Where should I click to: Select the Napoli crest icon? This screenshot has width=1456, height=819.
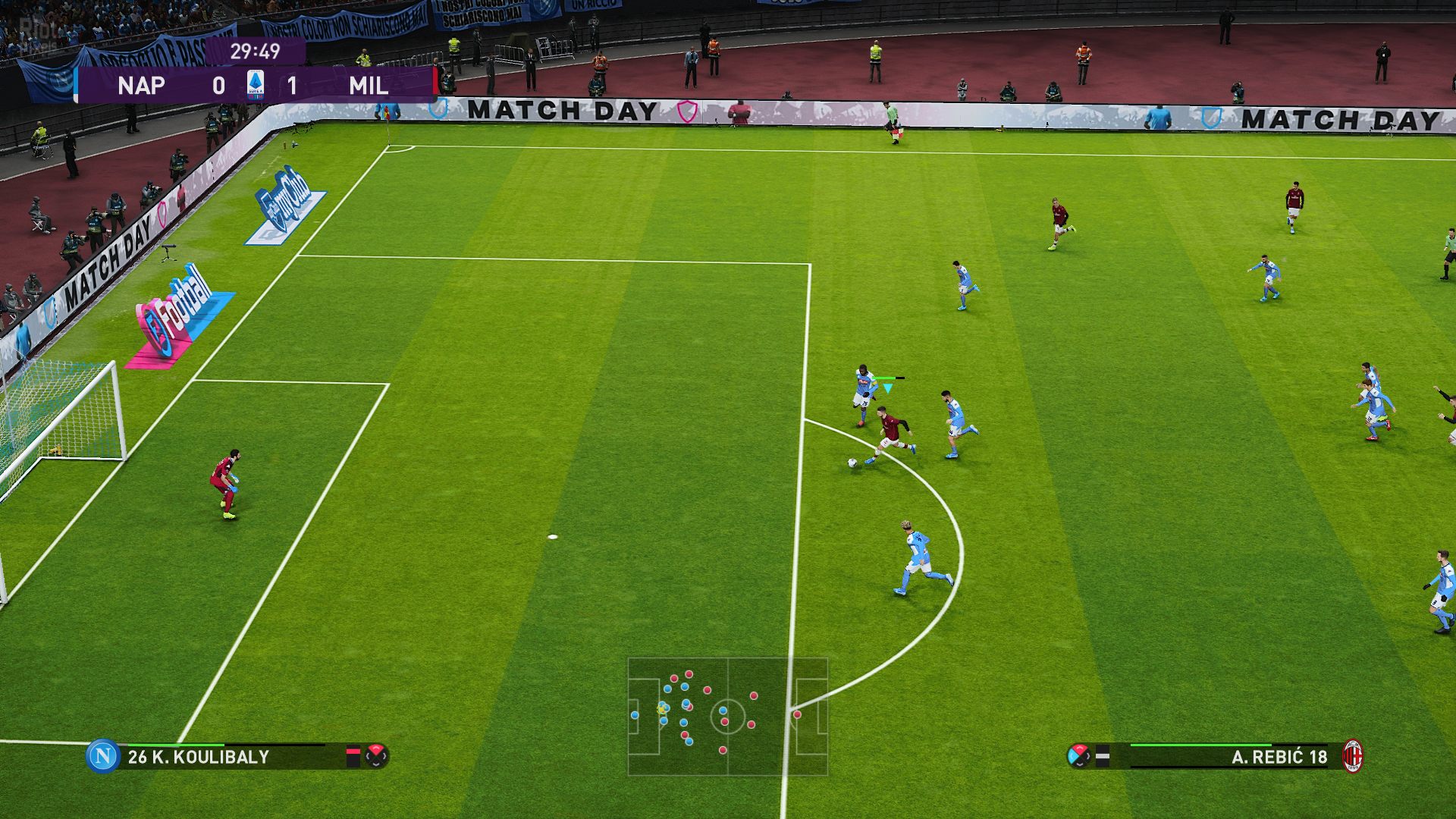pos(102,756)
